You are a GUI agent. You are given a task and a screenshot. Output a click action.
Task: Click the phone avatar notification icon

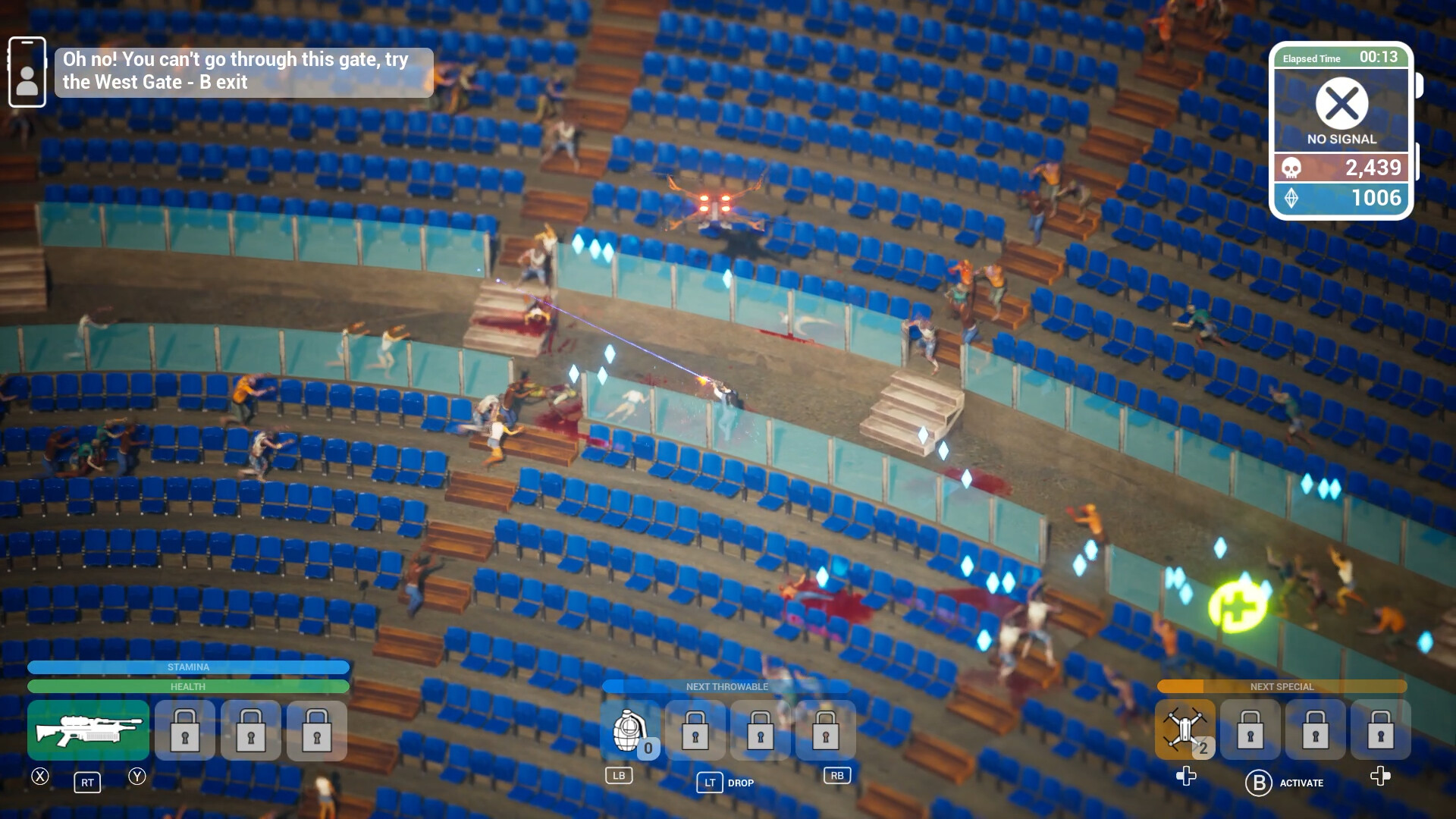(27, 72)
